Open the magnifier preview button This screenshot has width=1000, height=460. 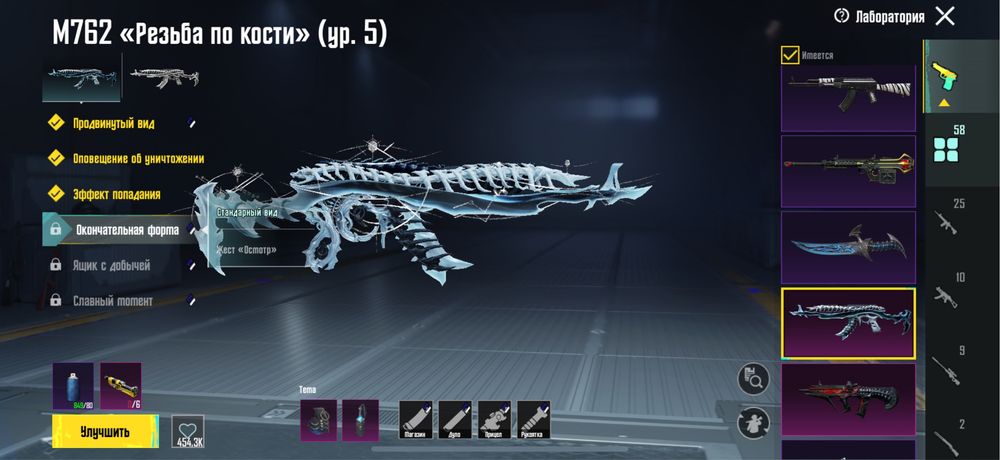pos(753,378)
